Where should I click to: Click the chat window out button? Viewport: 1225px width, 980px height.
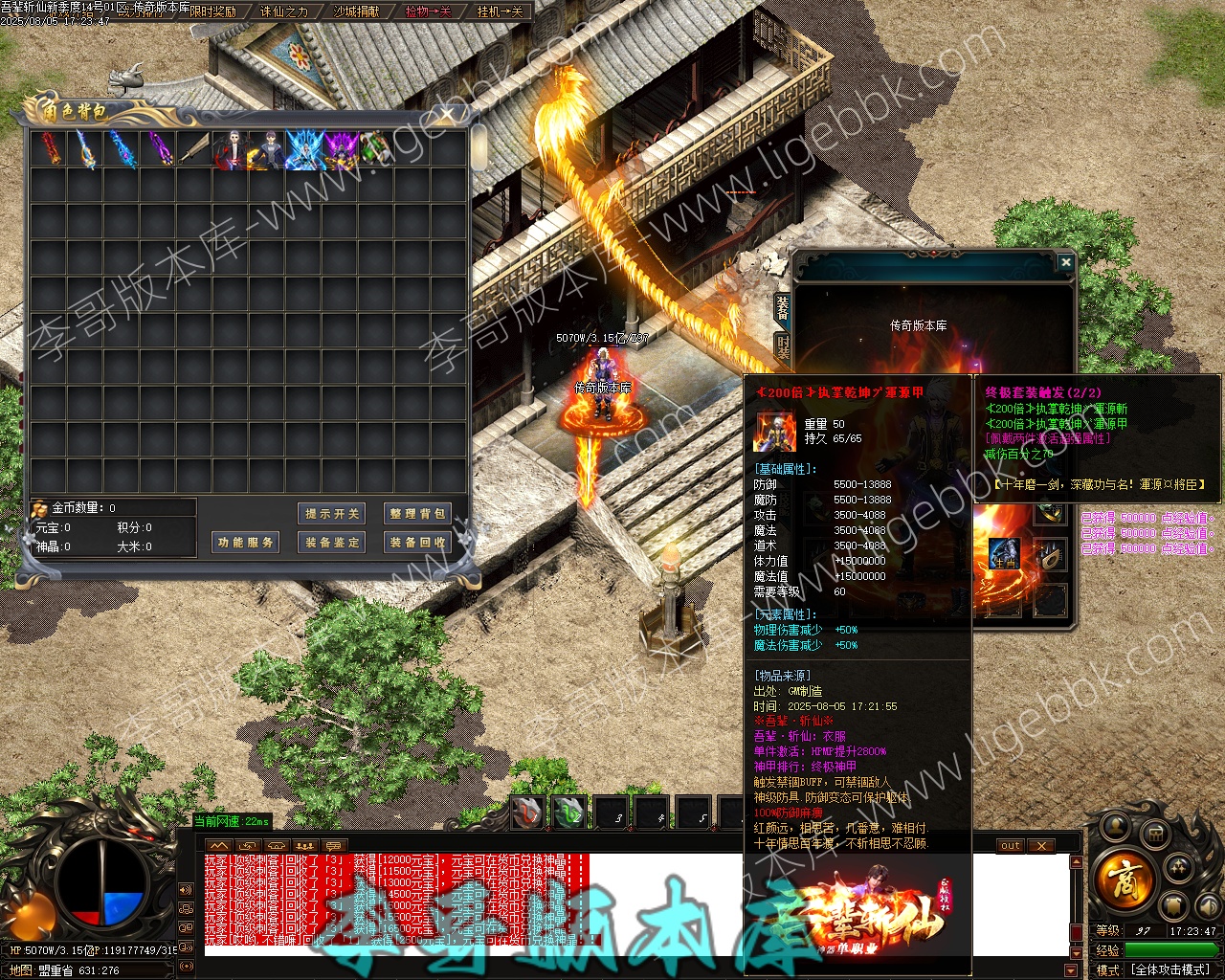[x=1012, y=846]
